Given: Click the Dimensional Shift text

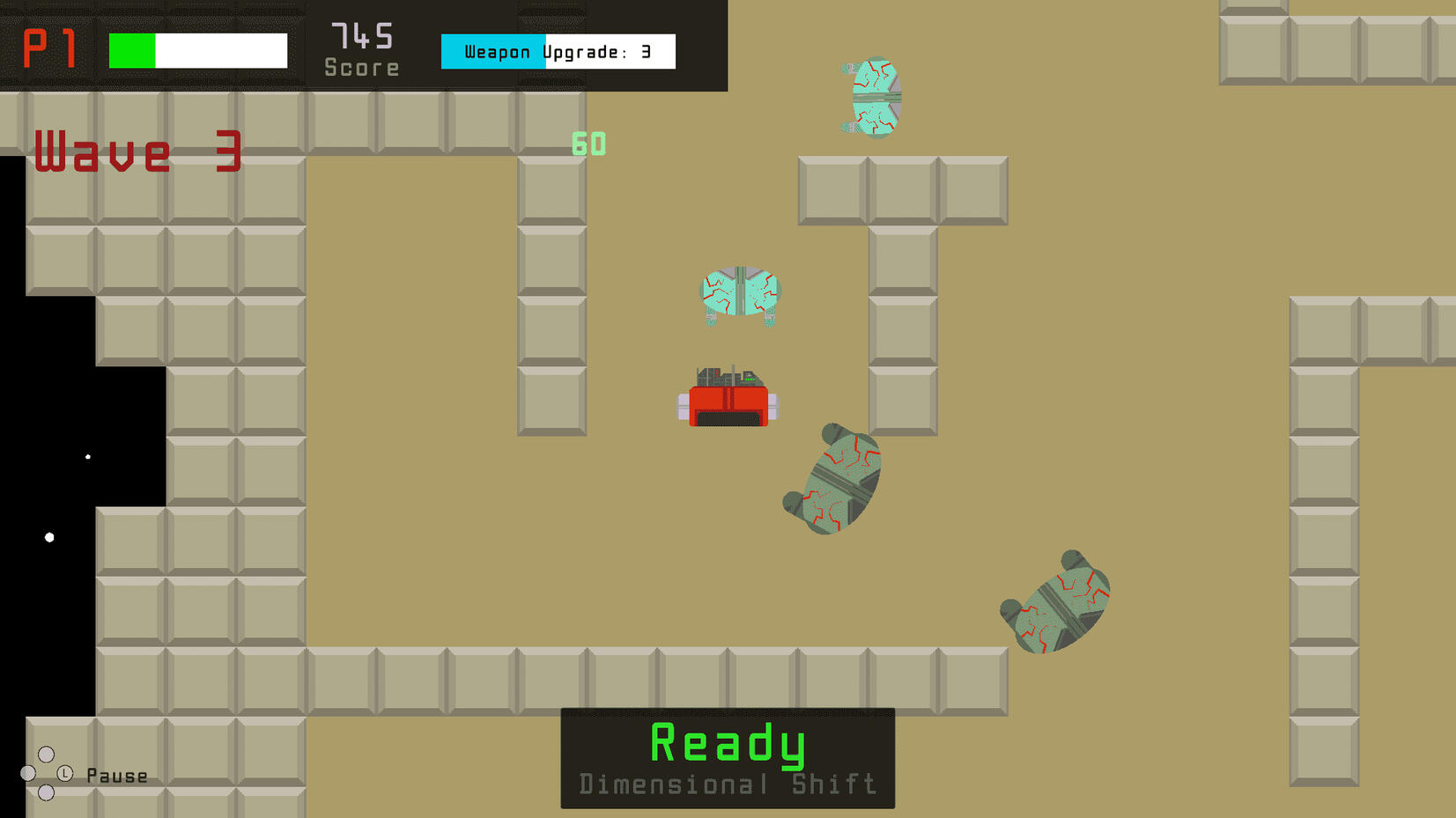Looking at the screenshot, I should pyautogui.click(x=727, y=783).
